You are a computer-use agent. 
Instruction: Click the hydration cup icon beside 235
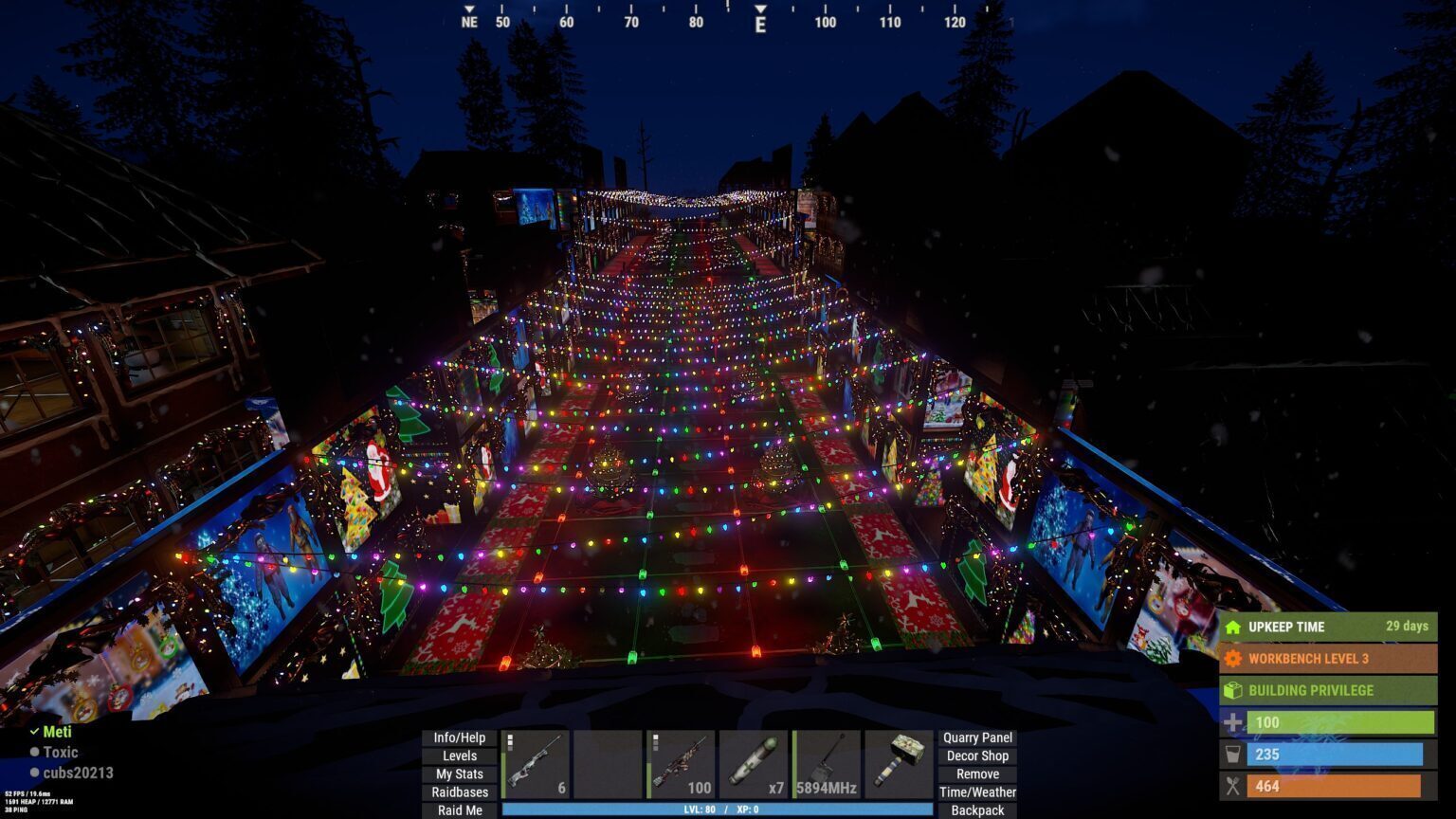(x=1232, y=755)
